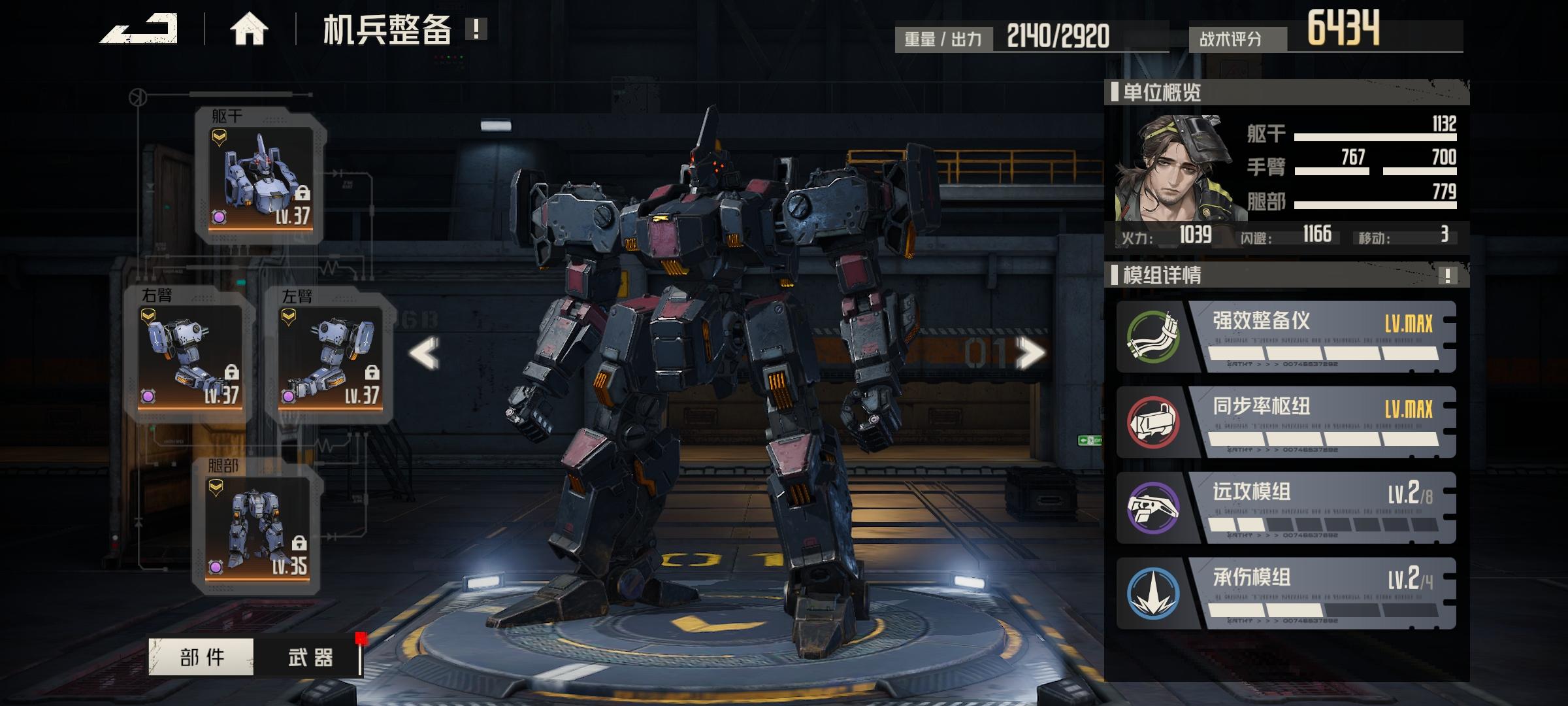The image size is (1568, 706).
Task: Open the info mark beside 机兵整备
Action: point(476,29)
